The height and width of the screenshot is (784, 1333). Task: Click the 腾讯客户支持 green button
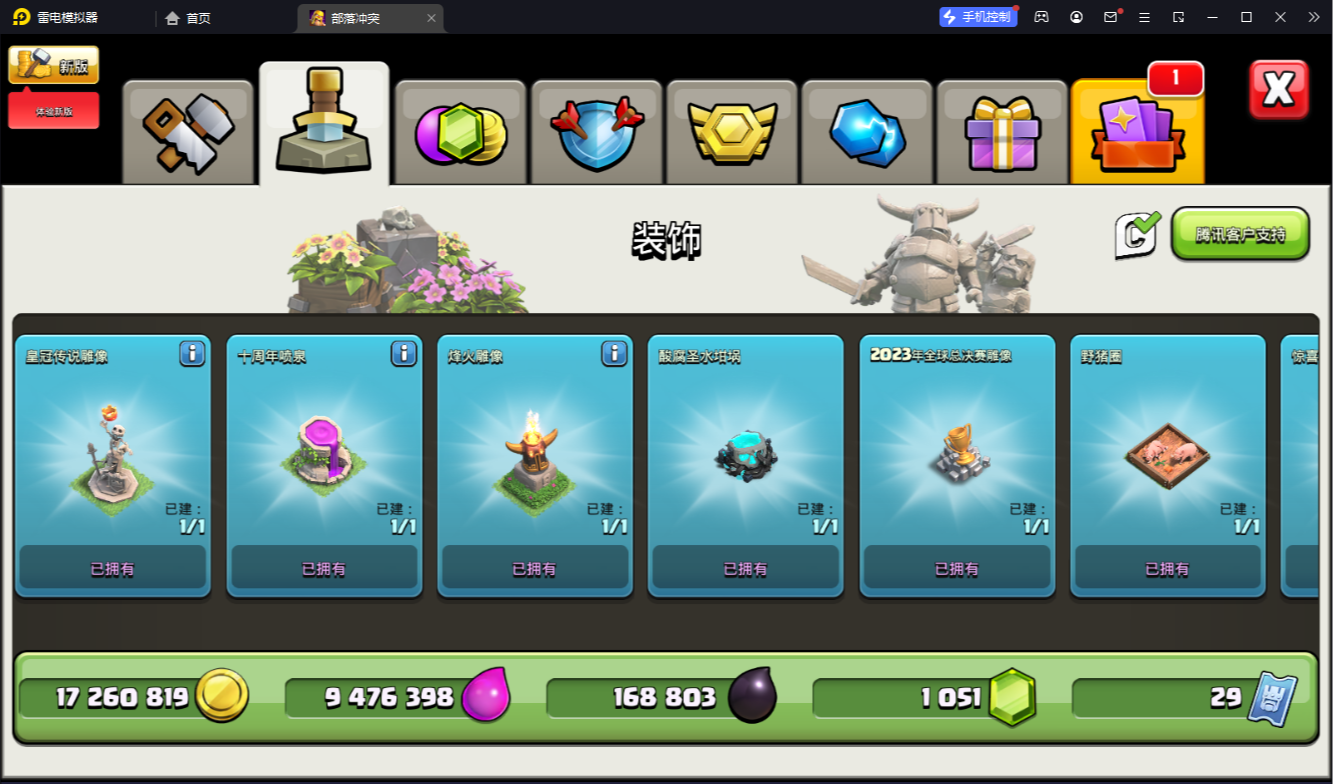click(1240, 234)
